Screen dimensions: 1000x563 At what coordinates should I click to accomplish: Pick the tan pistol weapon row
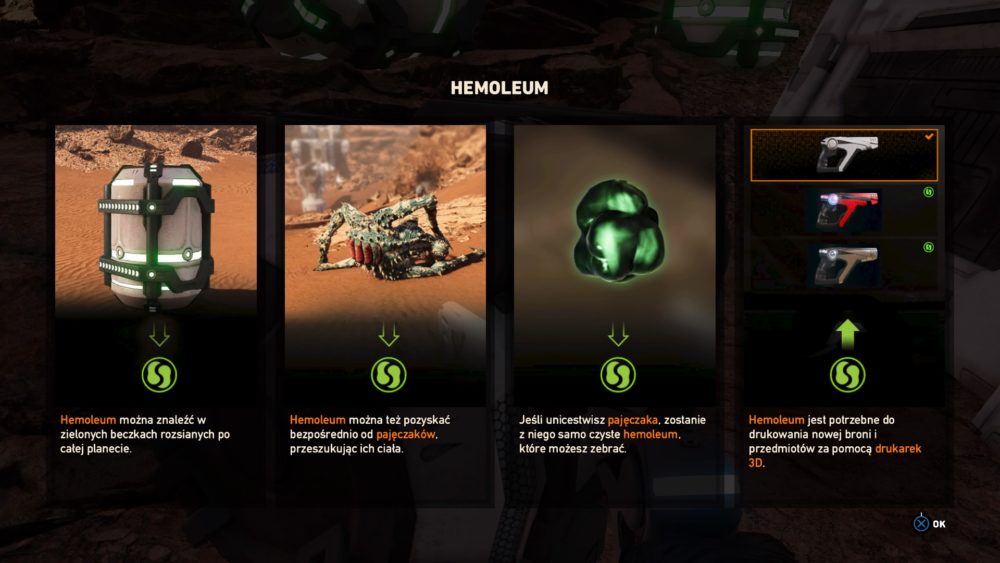(844, 263)
